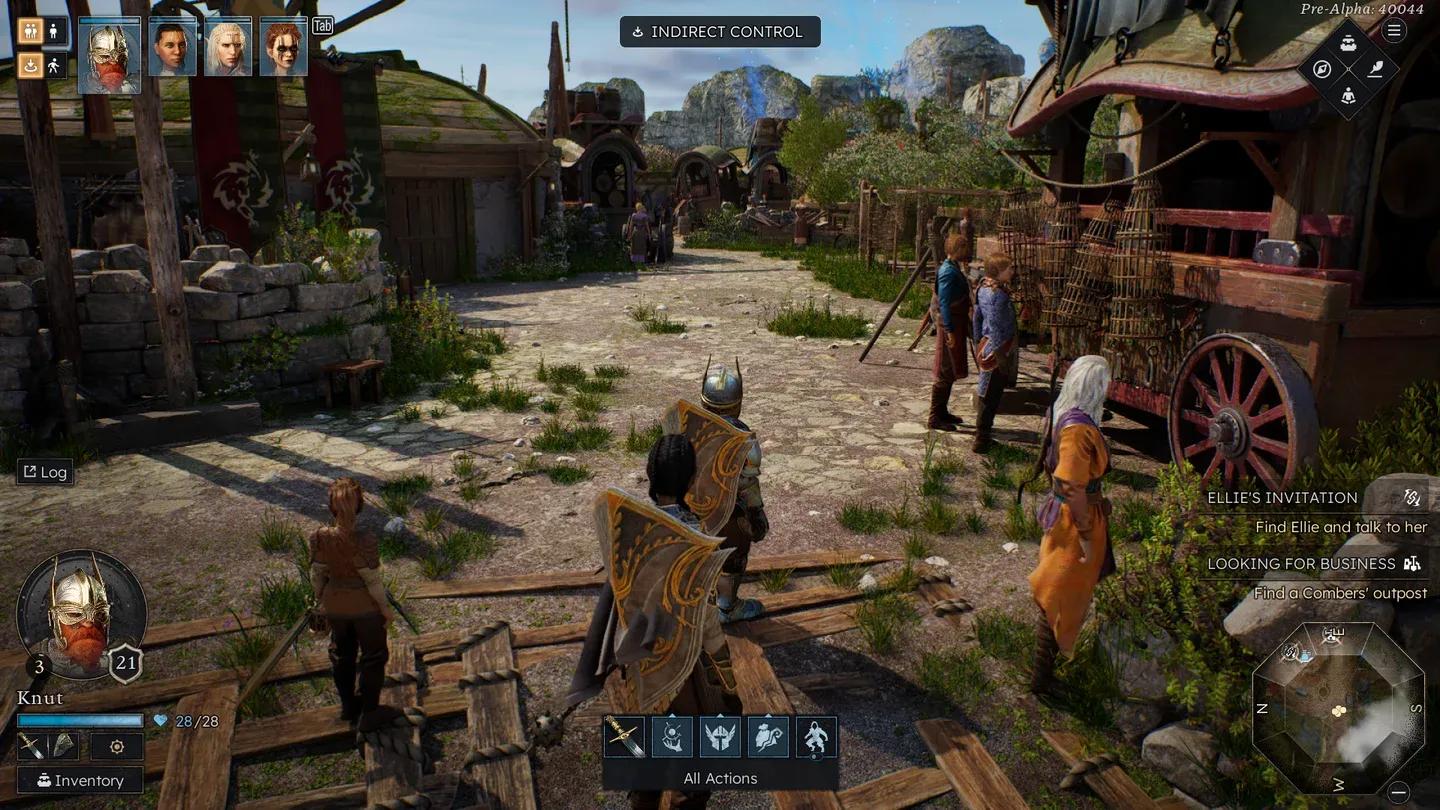Open the journal via the quill icon
Image resolution: width=1440 pixels, height=810 pixels.
[1375, 69]
